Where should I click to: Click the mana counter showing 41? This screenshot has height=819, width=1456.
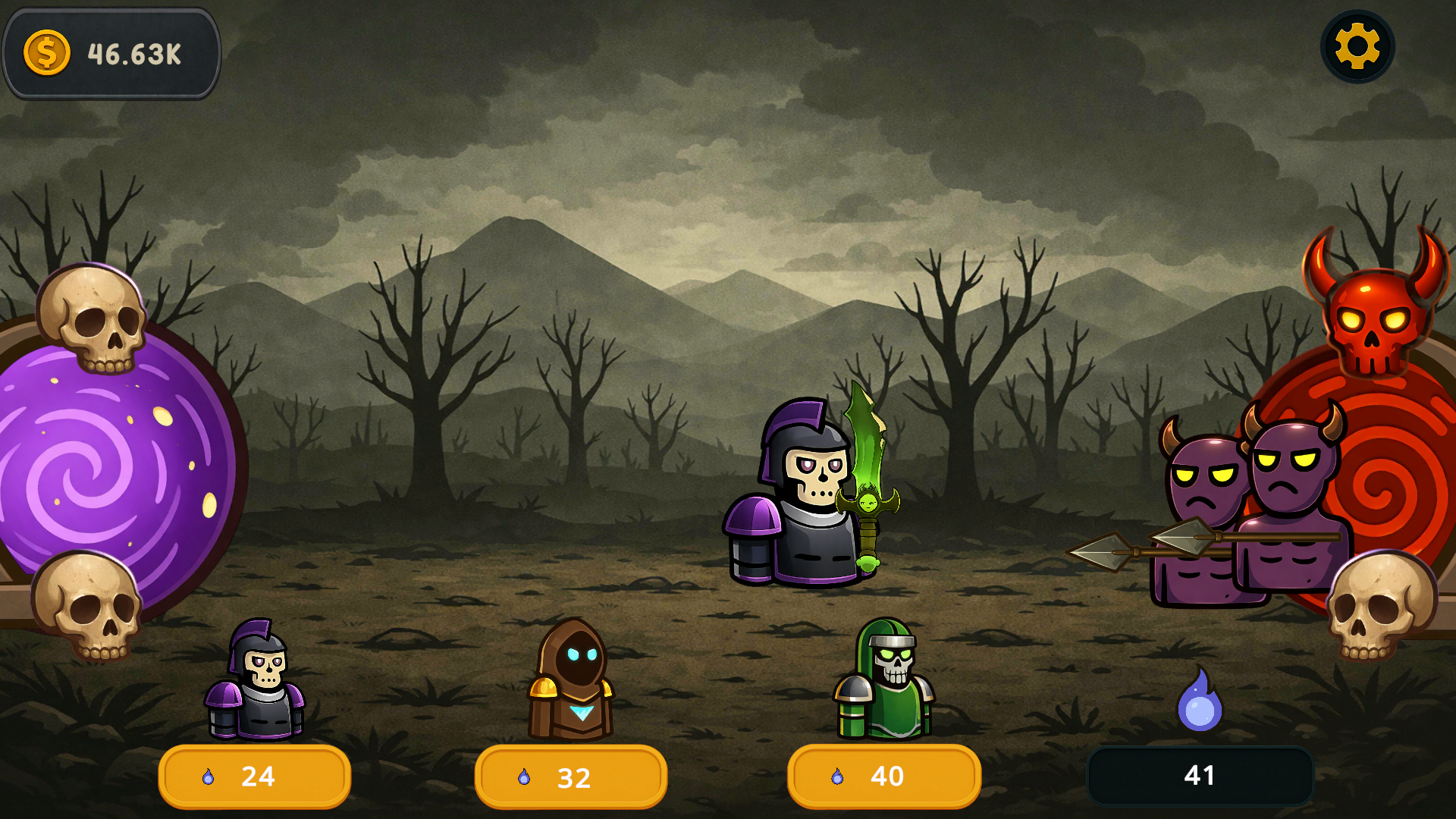point(1200,776)
